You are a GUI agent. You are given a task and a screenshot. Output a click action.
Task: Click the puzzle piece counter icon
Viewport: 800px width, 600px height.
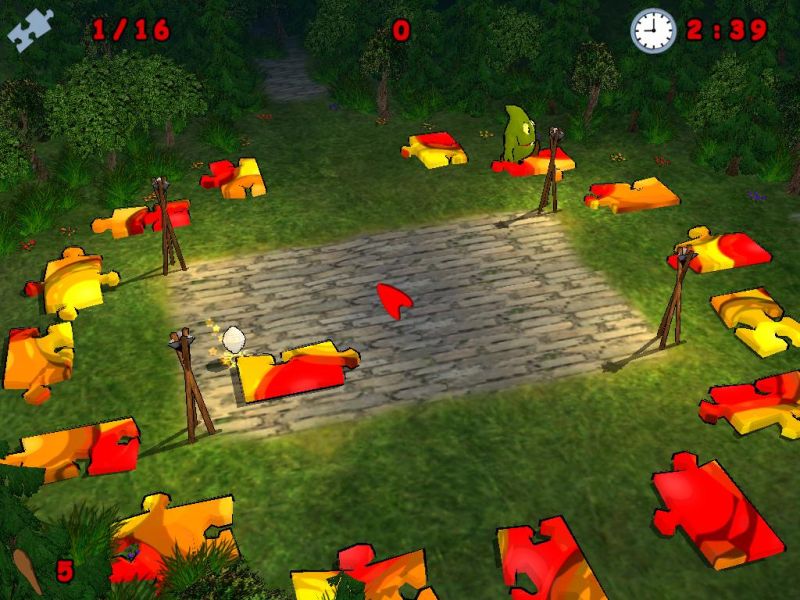(30, 30)
